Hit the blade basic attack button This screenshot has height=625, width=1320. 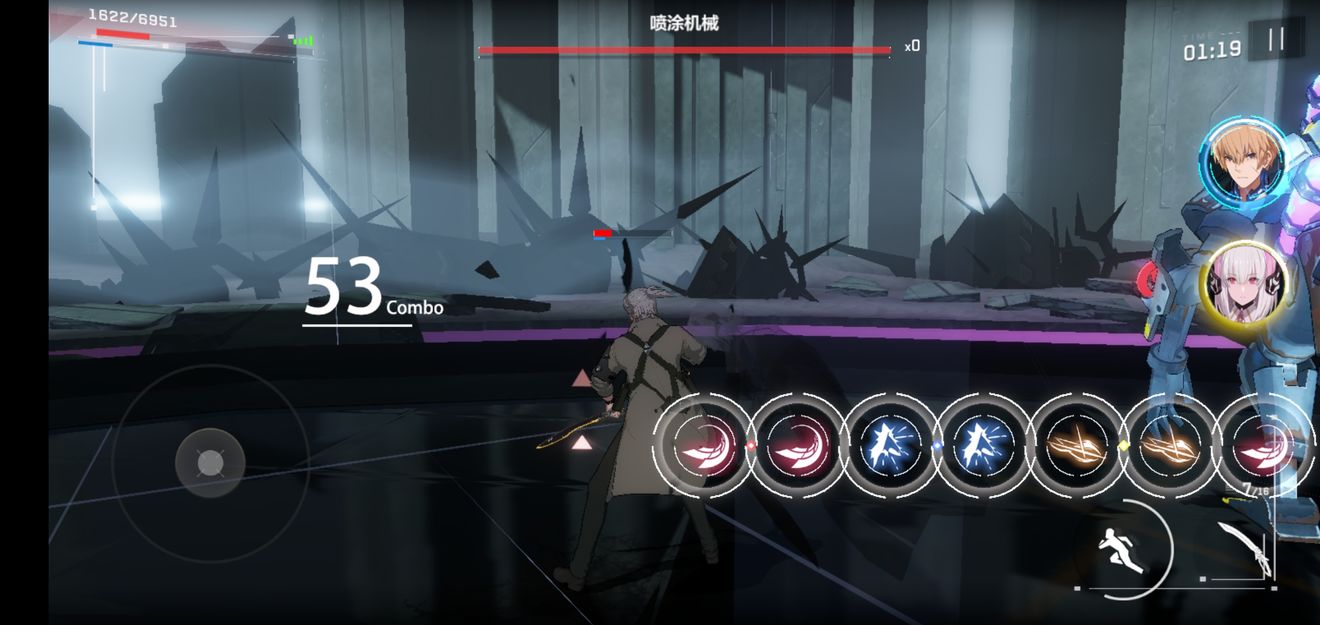click(x=1248, y=548)
